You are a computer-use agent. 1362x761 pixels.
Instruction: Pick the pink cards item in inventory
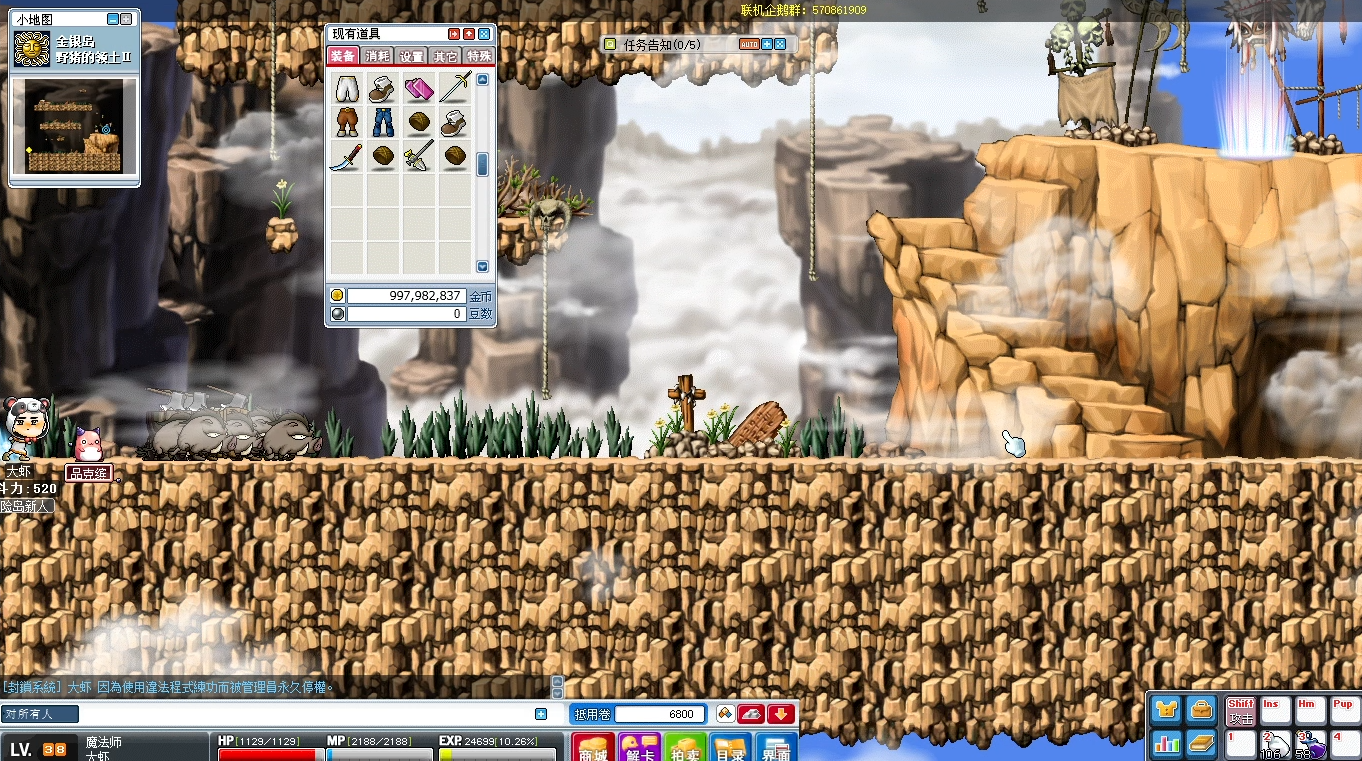point(418,89)
